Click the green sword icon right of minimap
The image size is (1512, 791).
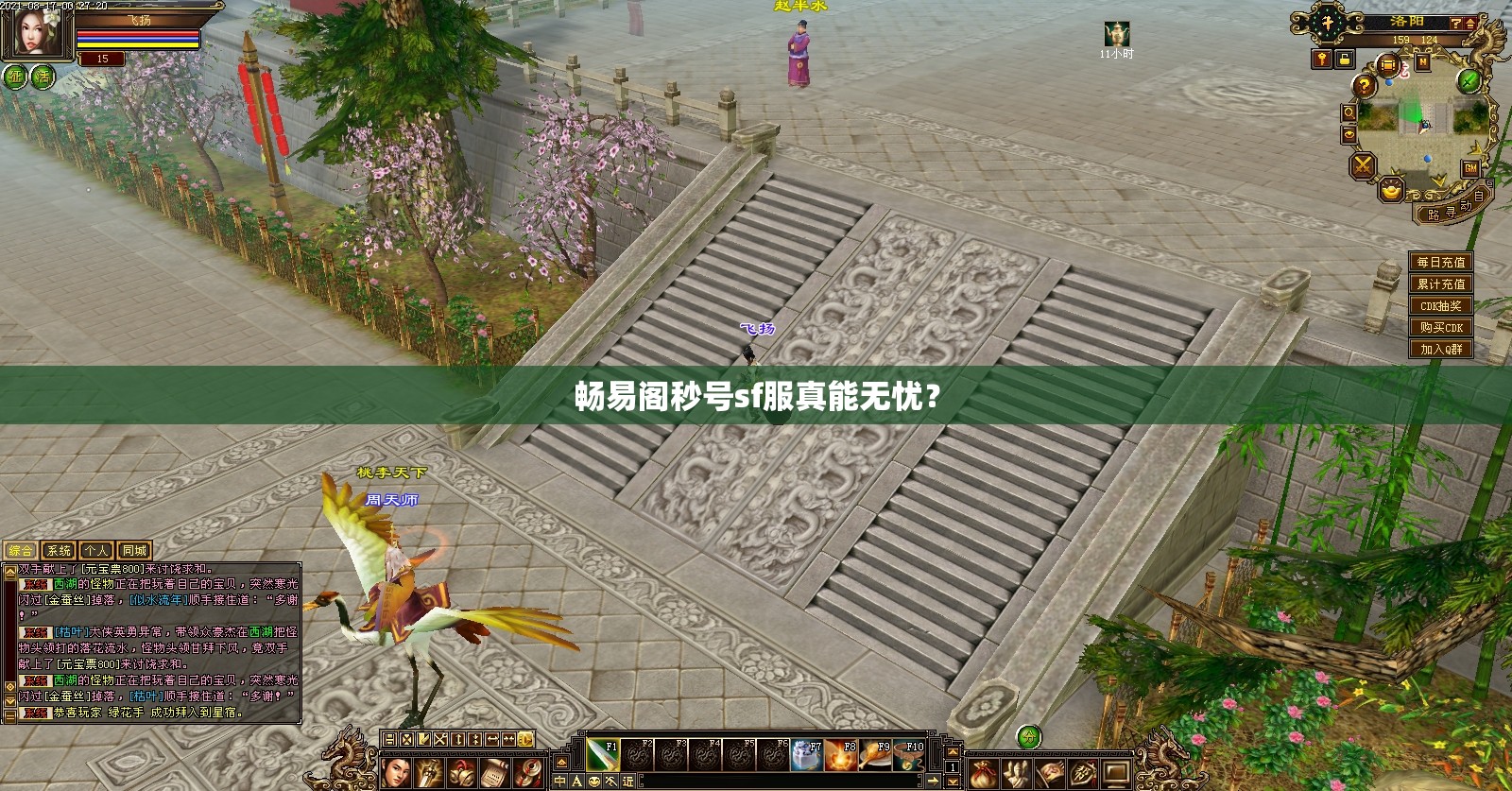click(1468, 80)
